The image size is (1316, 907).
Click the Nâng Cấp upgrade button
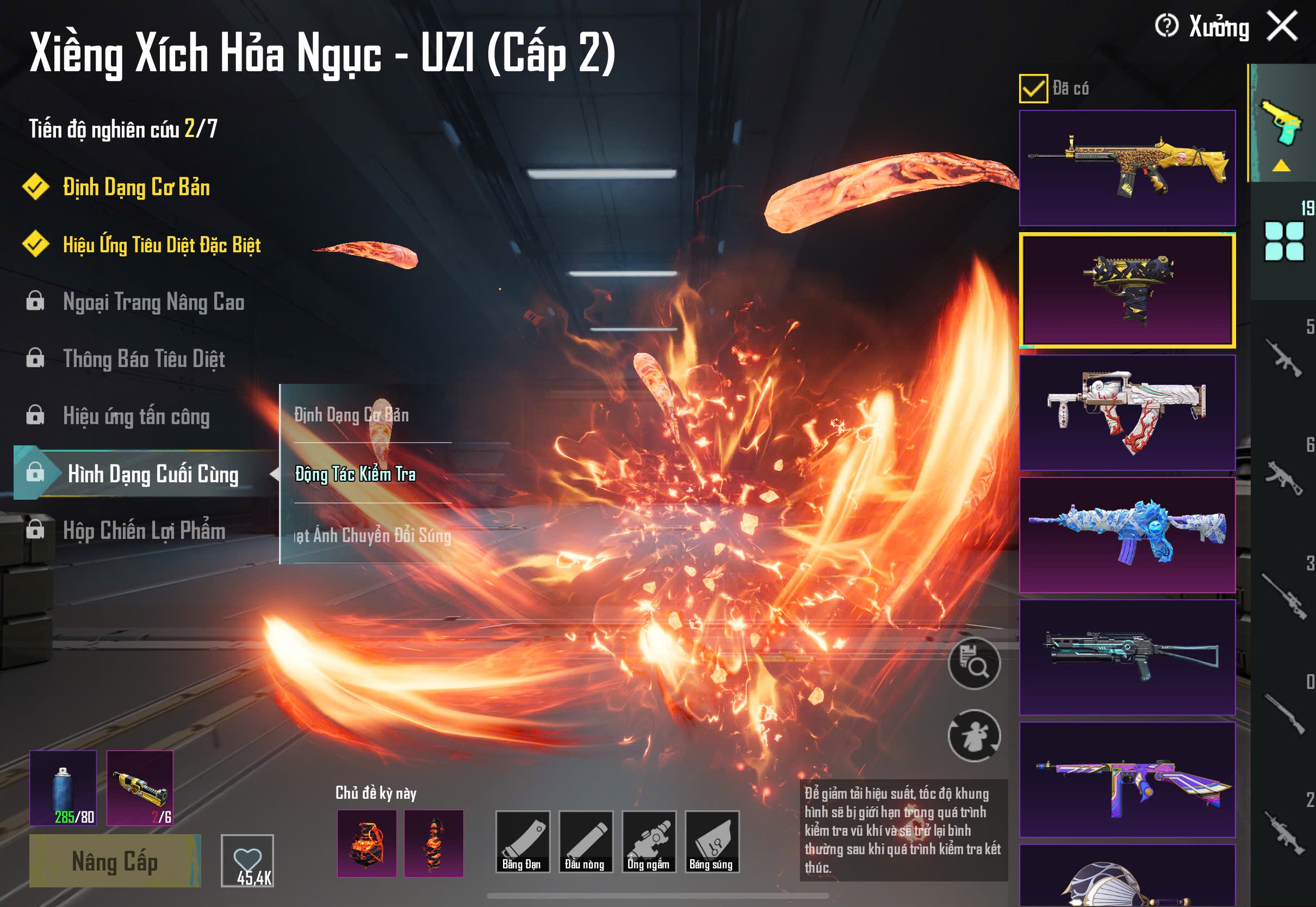(x=115, y=861)
